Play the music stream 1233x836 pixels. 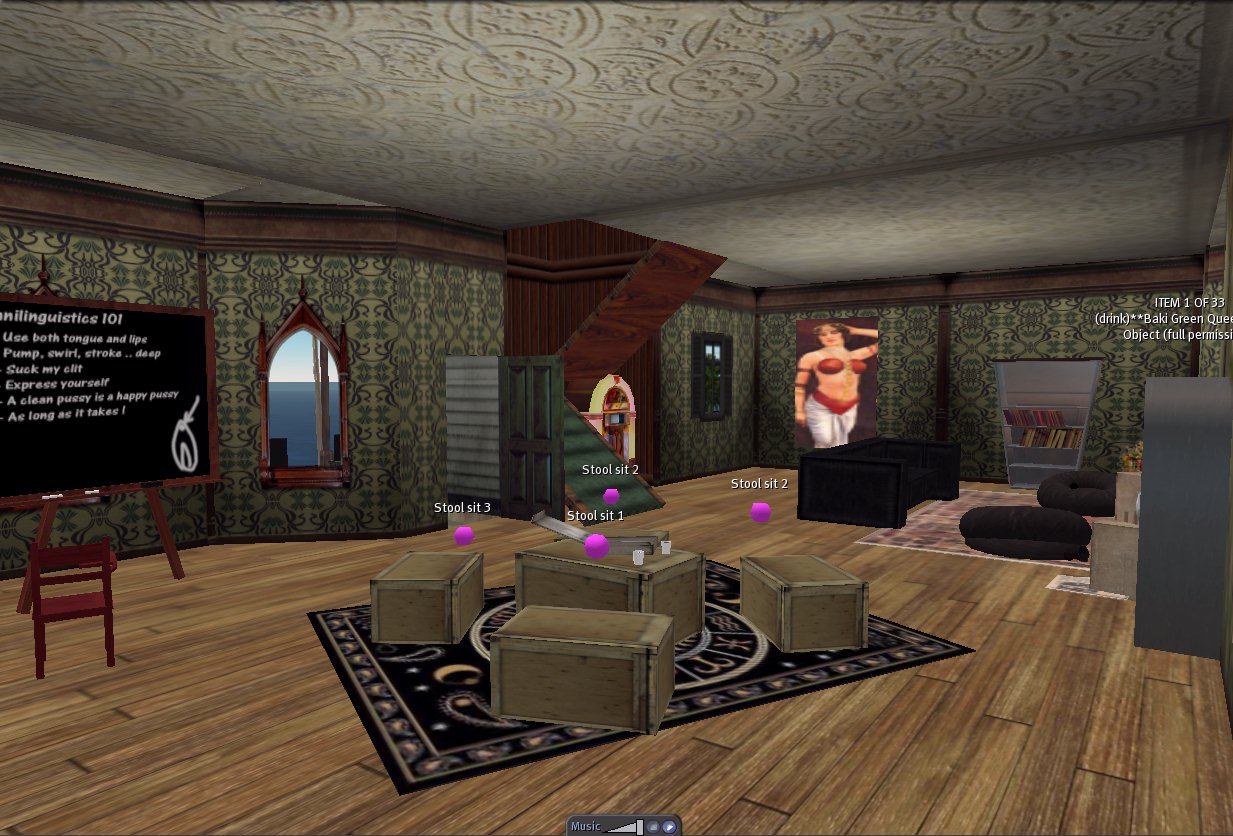(x=669, y=827)
